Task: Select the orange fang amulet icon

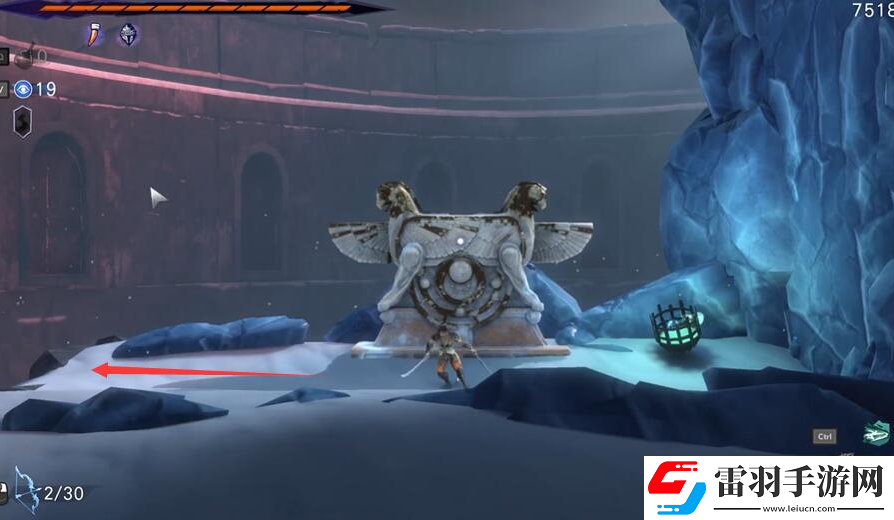Action: (x=93, y=35)
